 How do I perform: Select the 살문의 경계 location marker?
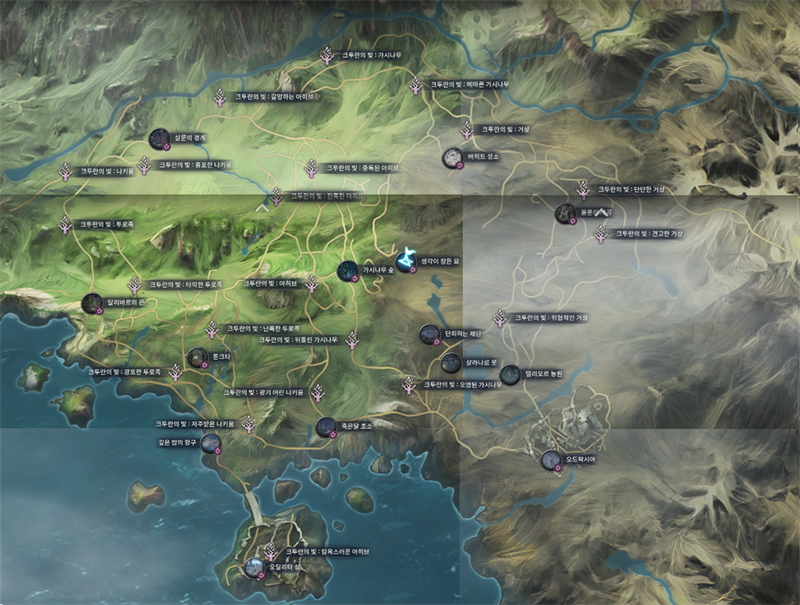157,139
